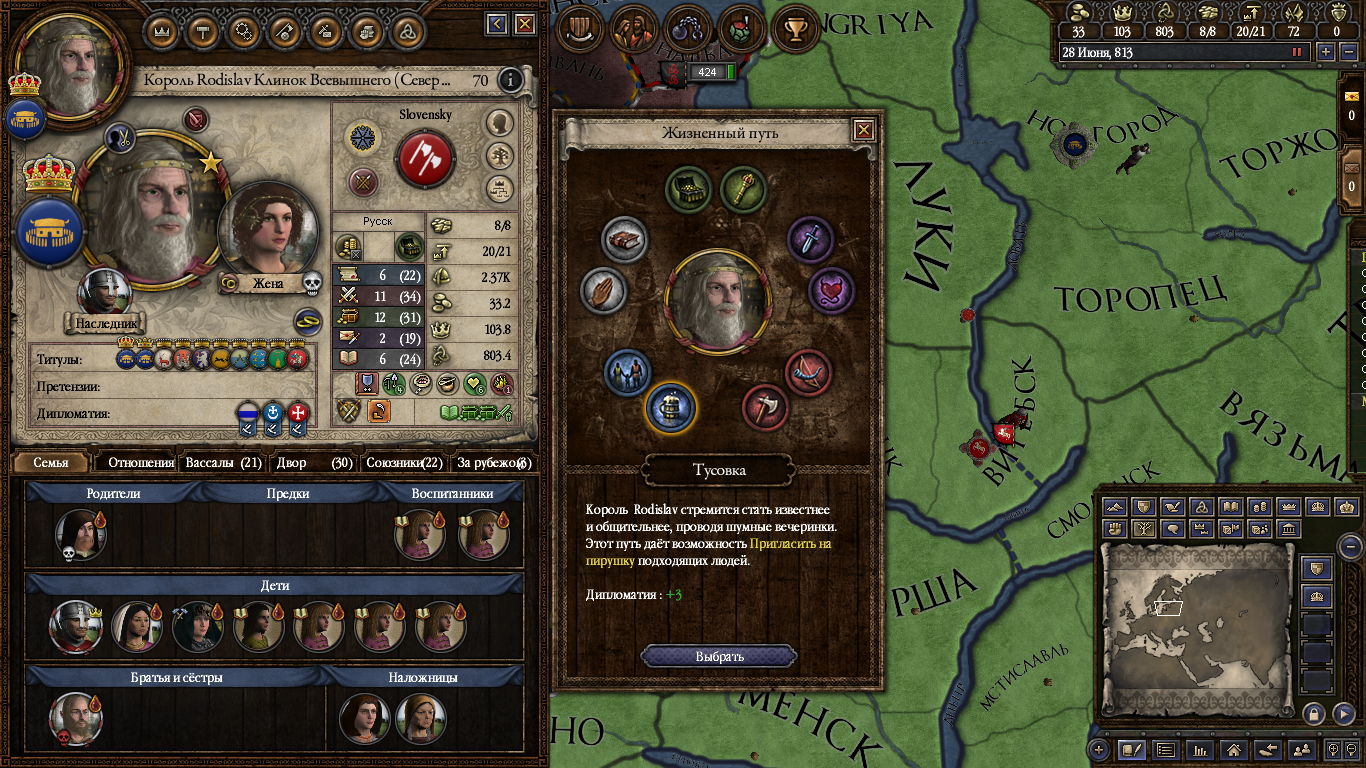Pick the treasure chest business focus
This screenshot has width=1366, height=768.
(x=689, y=189)
